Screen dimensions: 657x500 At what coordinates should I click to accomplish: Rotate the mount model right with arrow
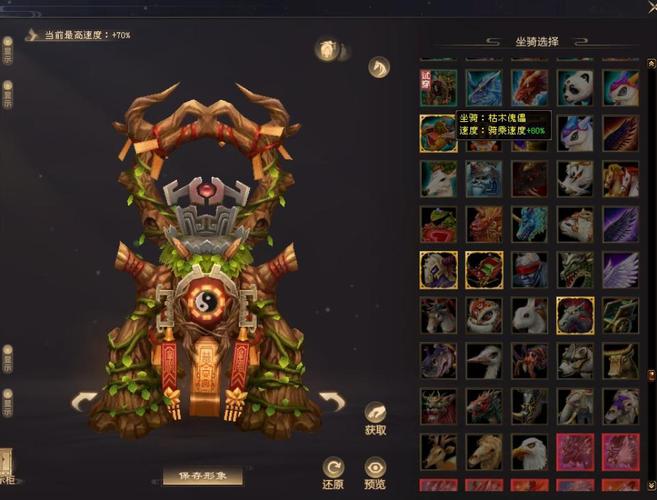point(331,402)
